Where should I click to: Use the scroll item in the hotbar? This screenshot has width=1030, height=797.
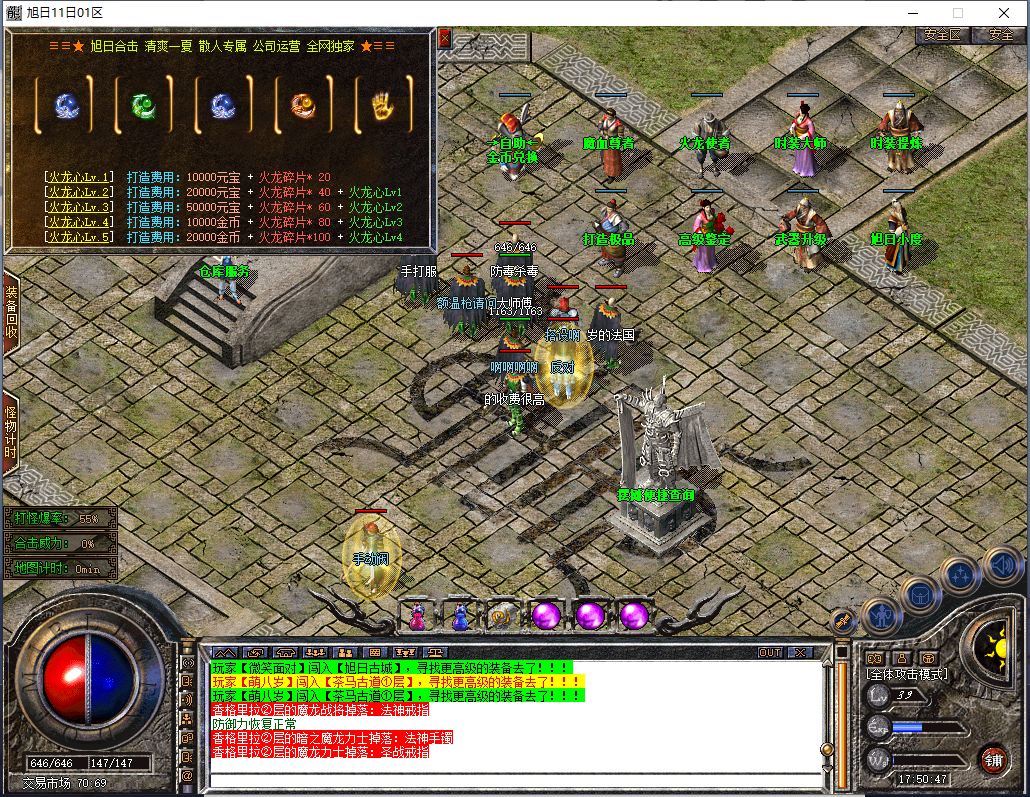503,616
